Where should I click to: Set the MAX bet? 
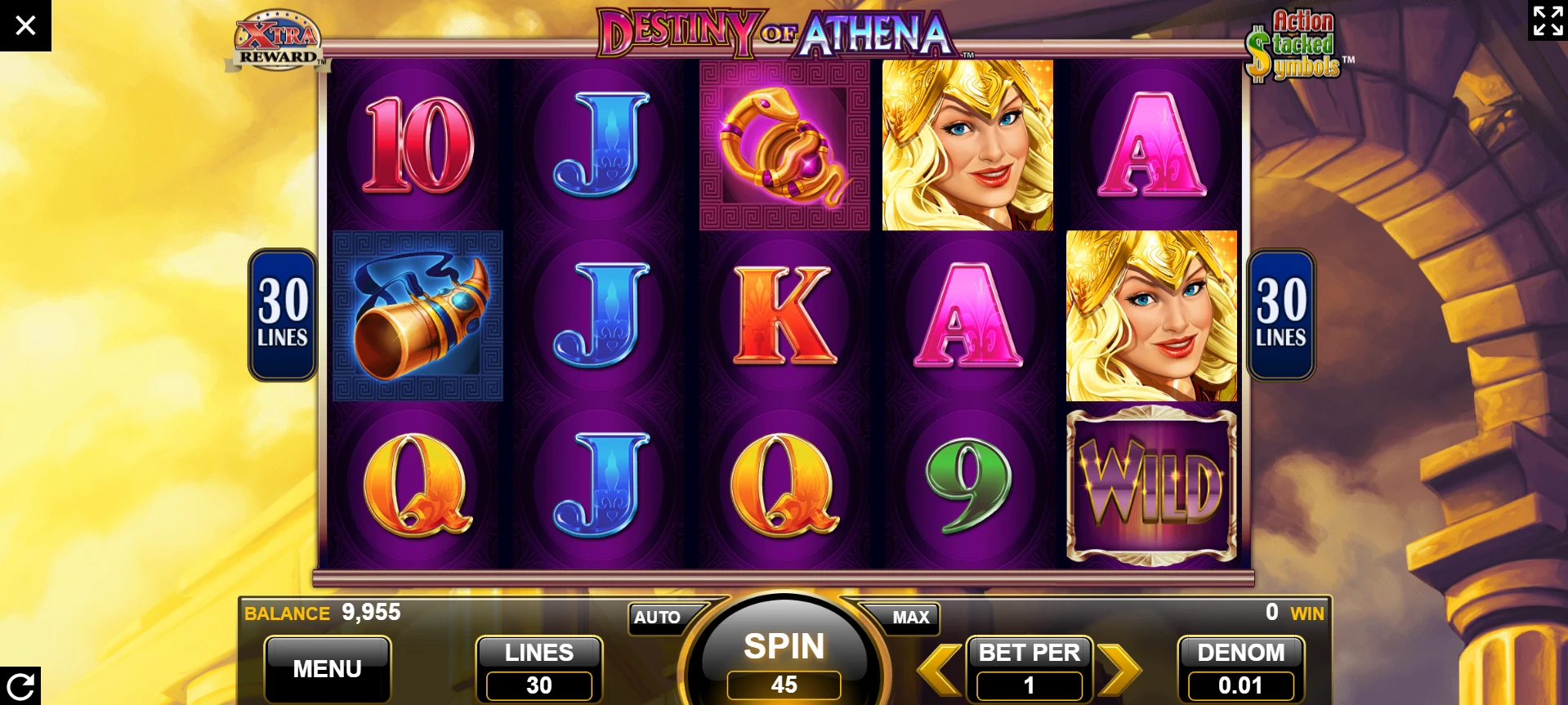pos(909,618)
